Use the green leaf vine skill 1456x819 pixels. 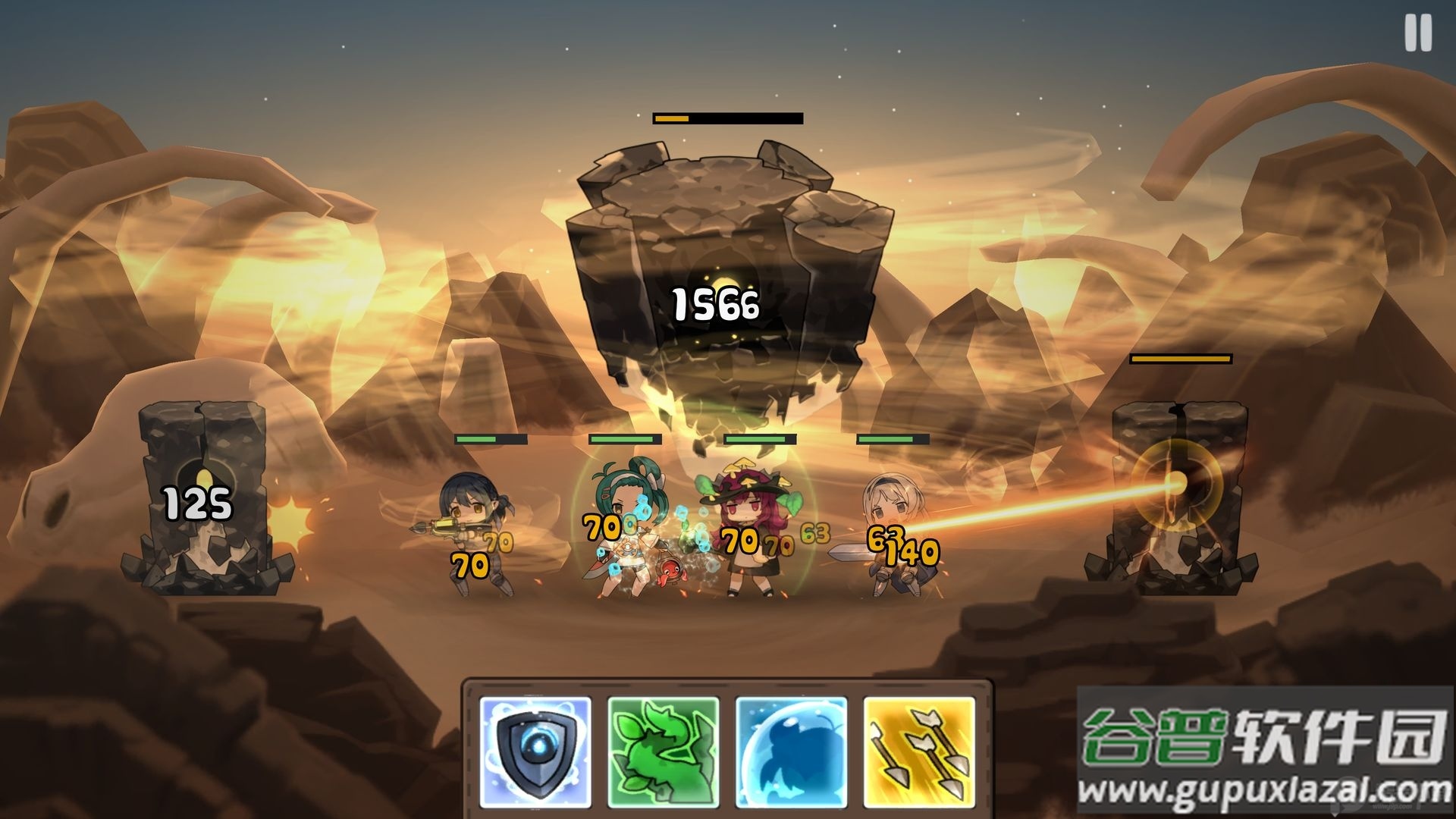click(x=663, y=752)
